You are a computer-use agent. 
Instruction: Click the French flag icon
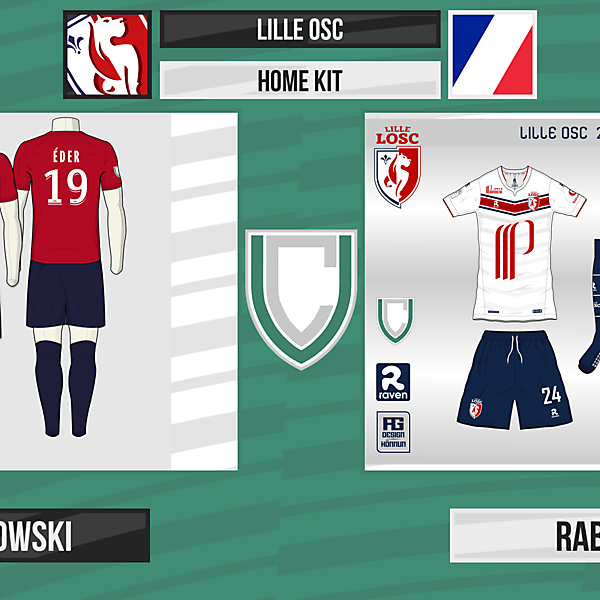click(x=492, y=54)
